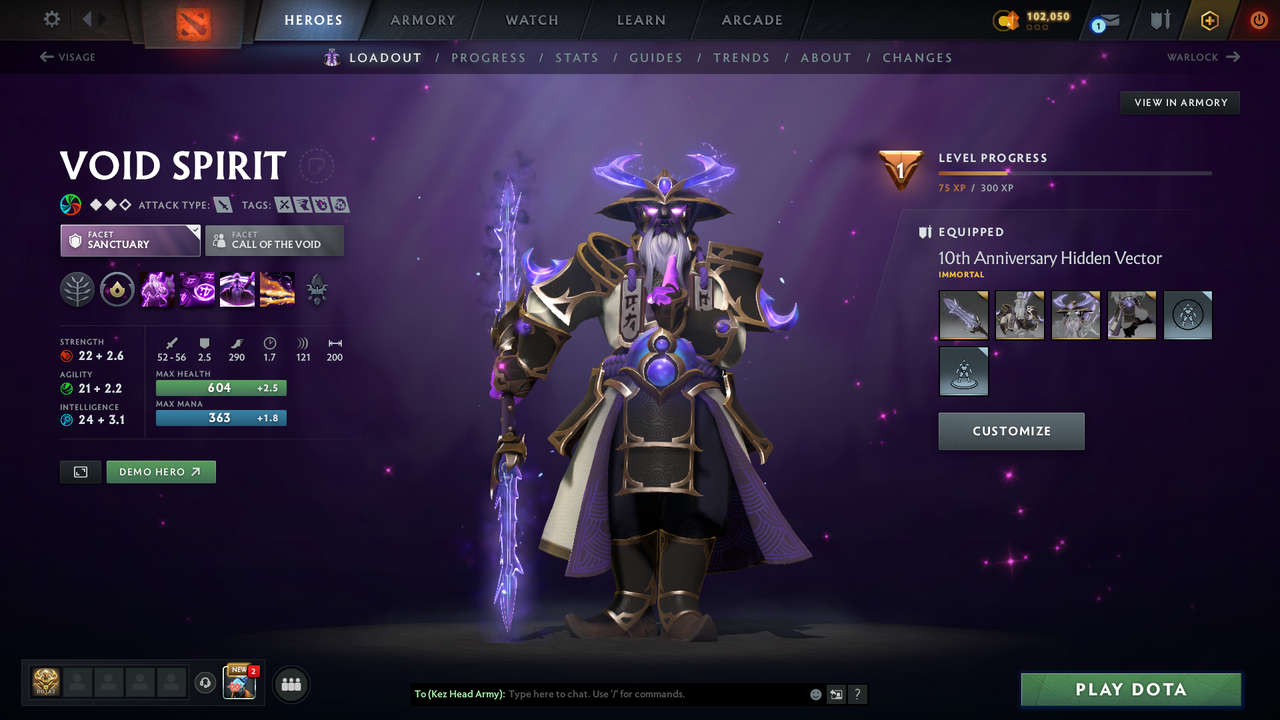Go to previous hero Visage
The image size is (1280, 720).
pos(68,57)
